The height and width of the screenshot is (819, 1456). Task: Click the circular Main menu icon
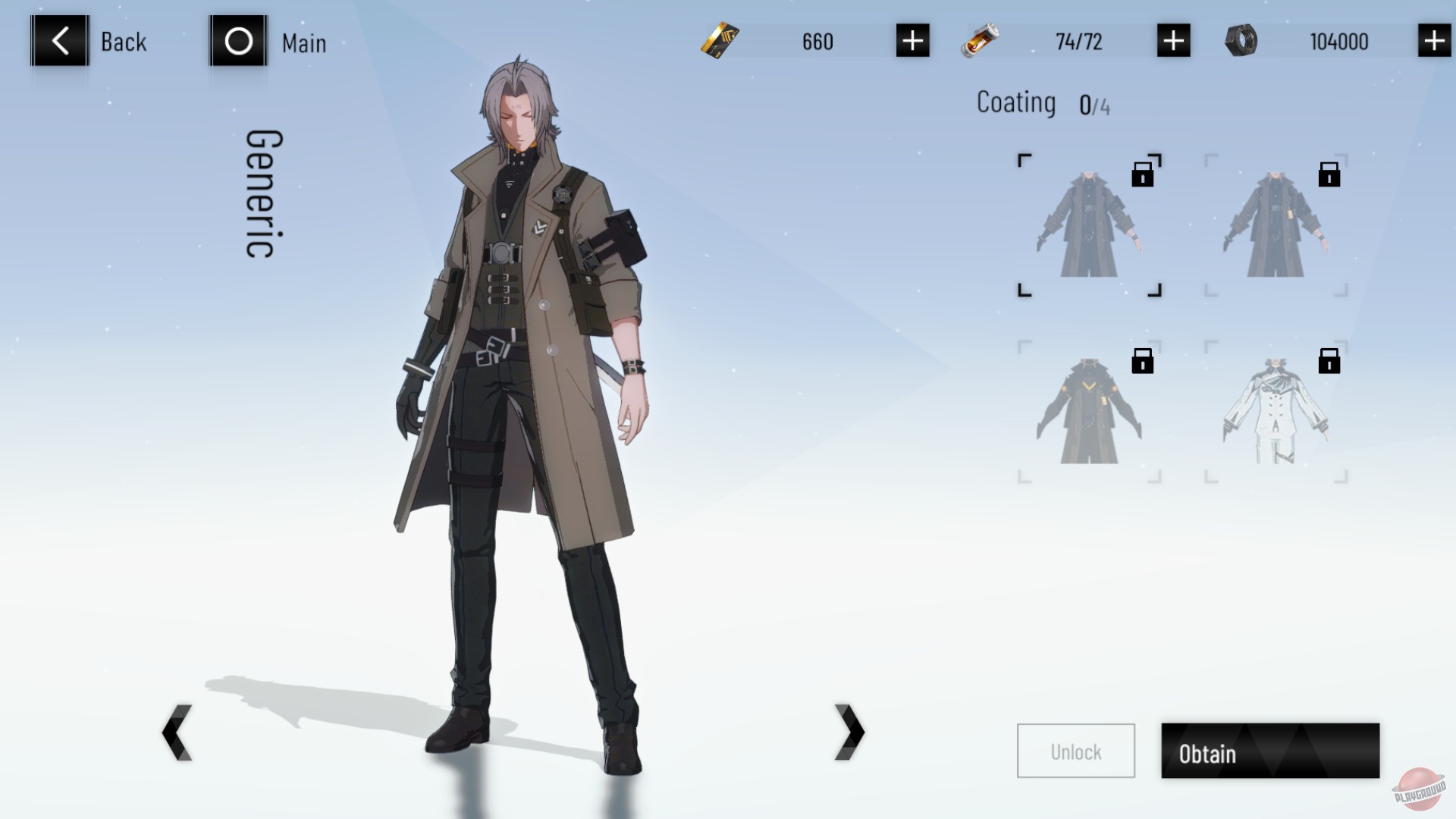238,42
